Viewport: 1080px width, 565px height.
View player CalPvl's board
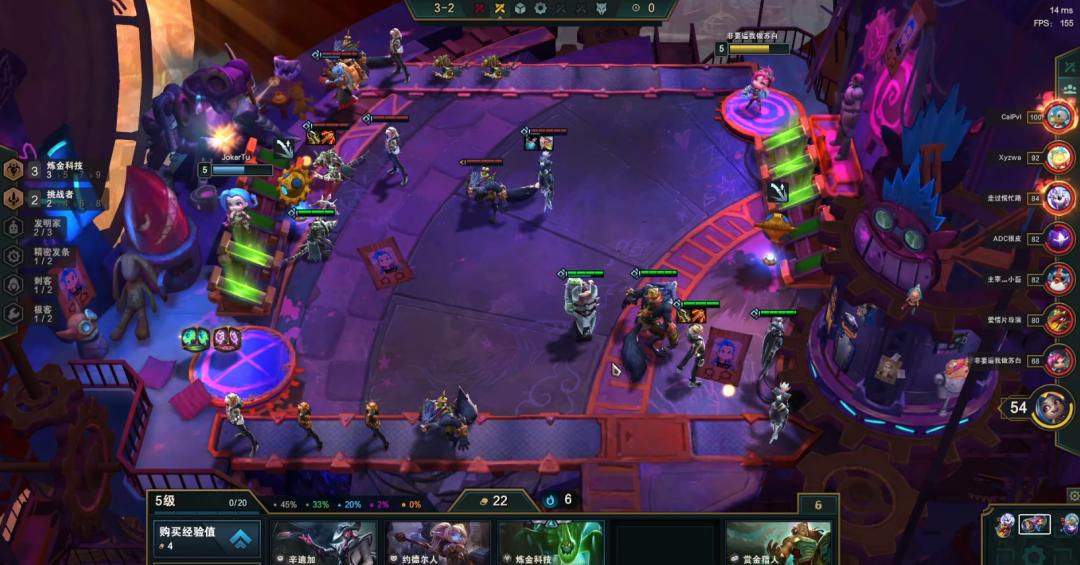point(1057,117)
